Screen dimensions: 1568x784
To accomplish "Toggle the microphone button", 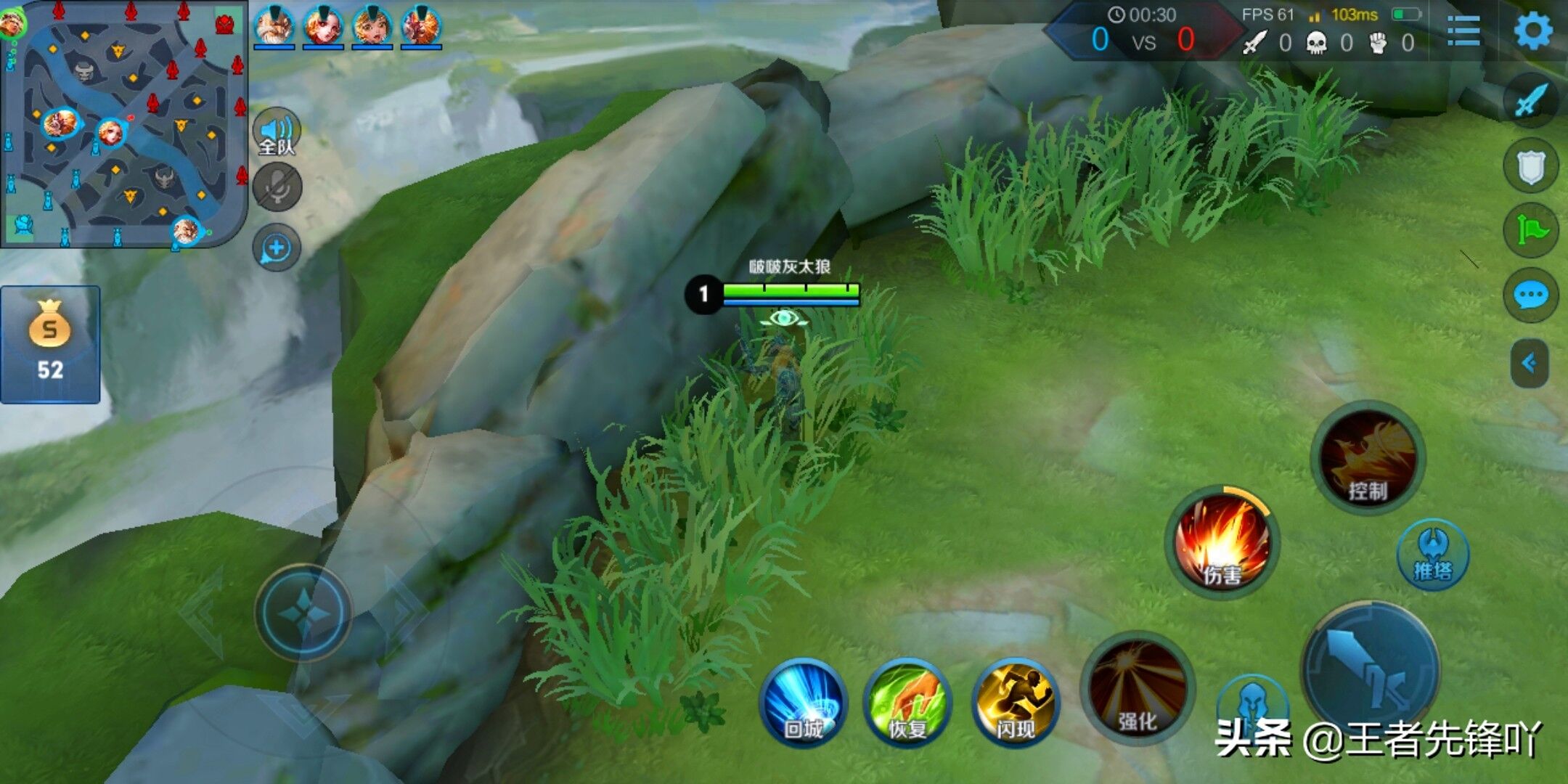I will pos(277,187).
